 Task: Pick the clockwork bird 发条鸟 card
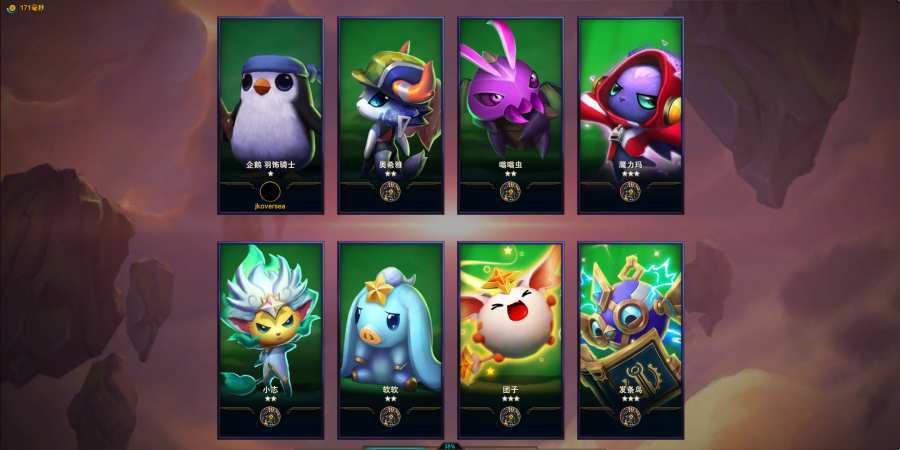[630, 340]
